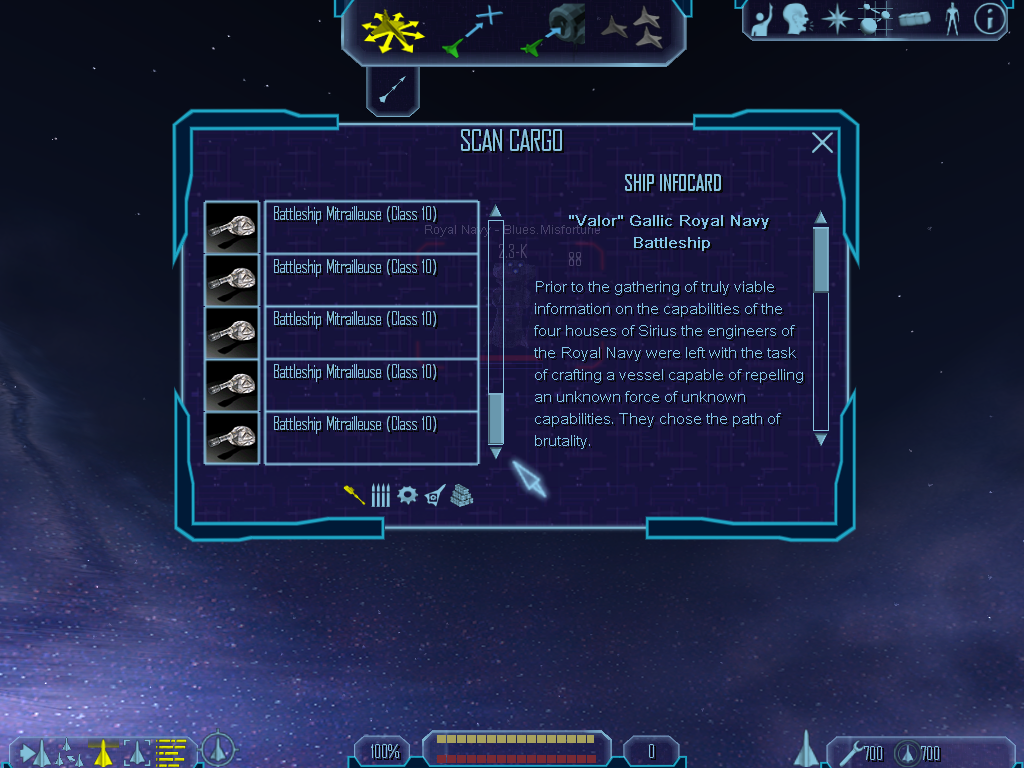Open the star navigation map icon
Viewport: 1024px width, 768px height.
(835, 18)
